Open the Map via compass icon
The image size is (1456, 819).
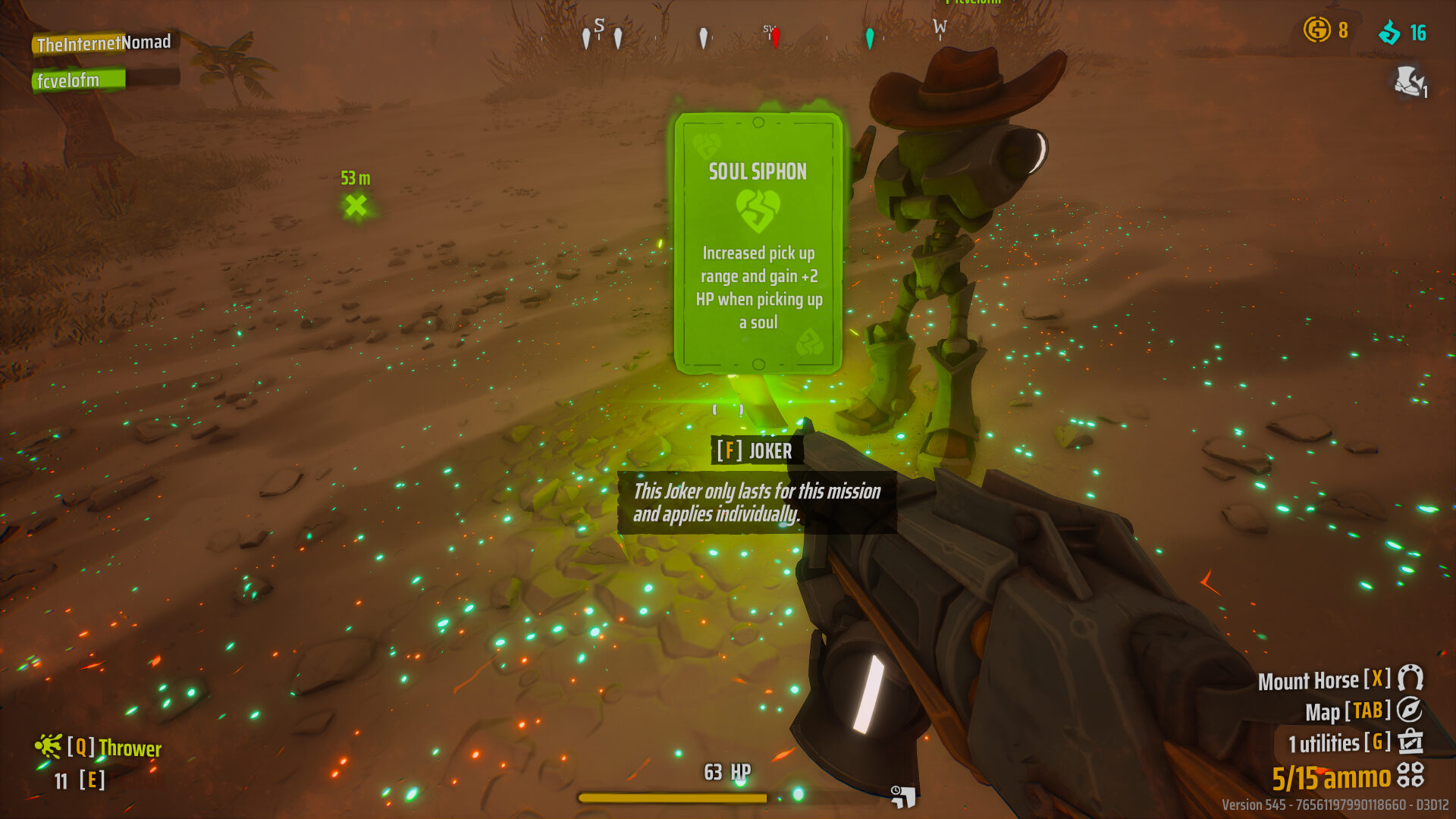pos(1409,710)
